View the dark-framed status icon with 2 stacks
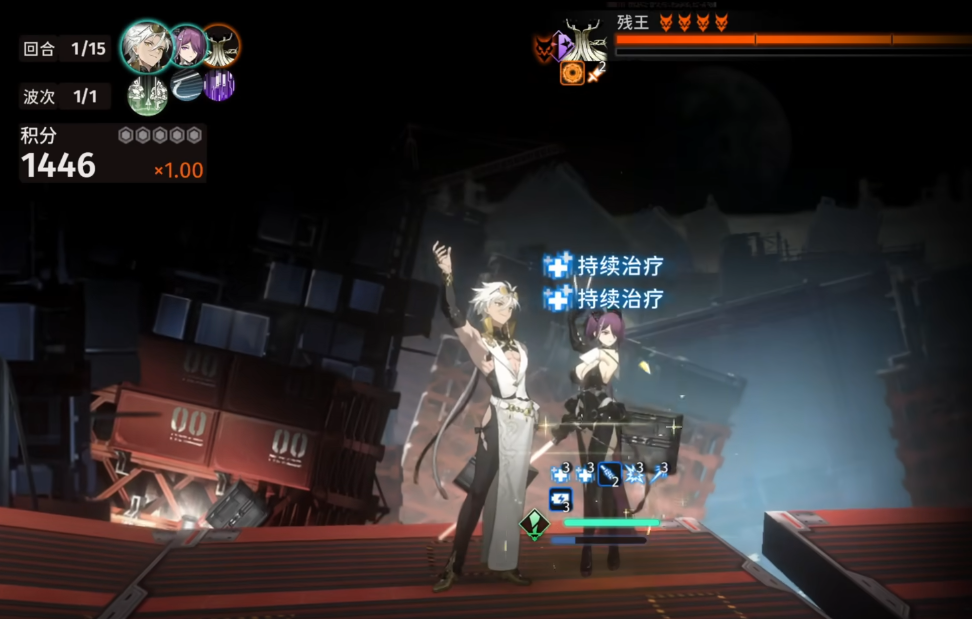This screenshot has width=972, height=619. [x=609, y=474]
